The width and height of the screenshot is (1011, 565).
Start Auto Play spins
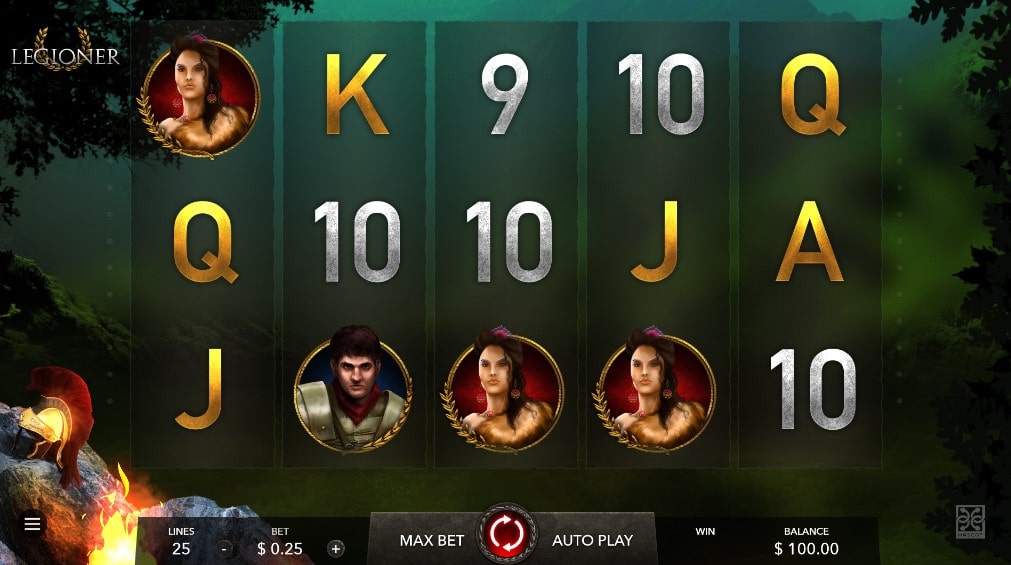(592, 540)
